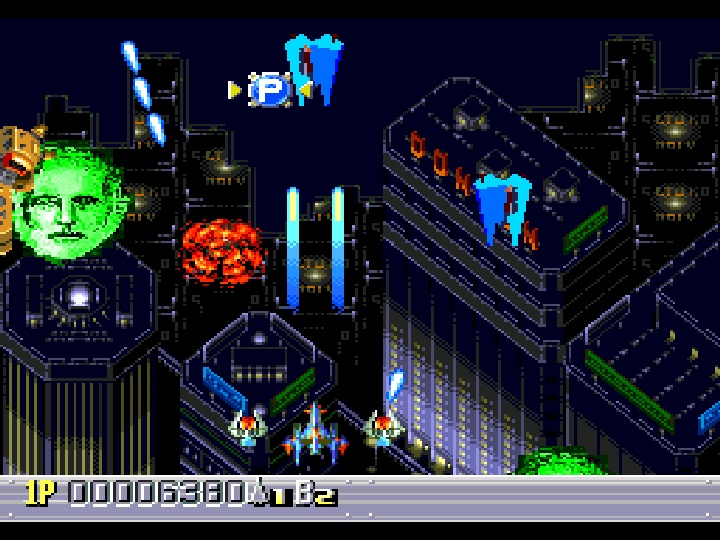The height and width of the screenshot is (540, 720).
Task: Click the 1P player indicator
Action: 42,492
